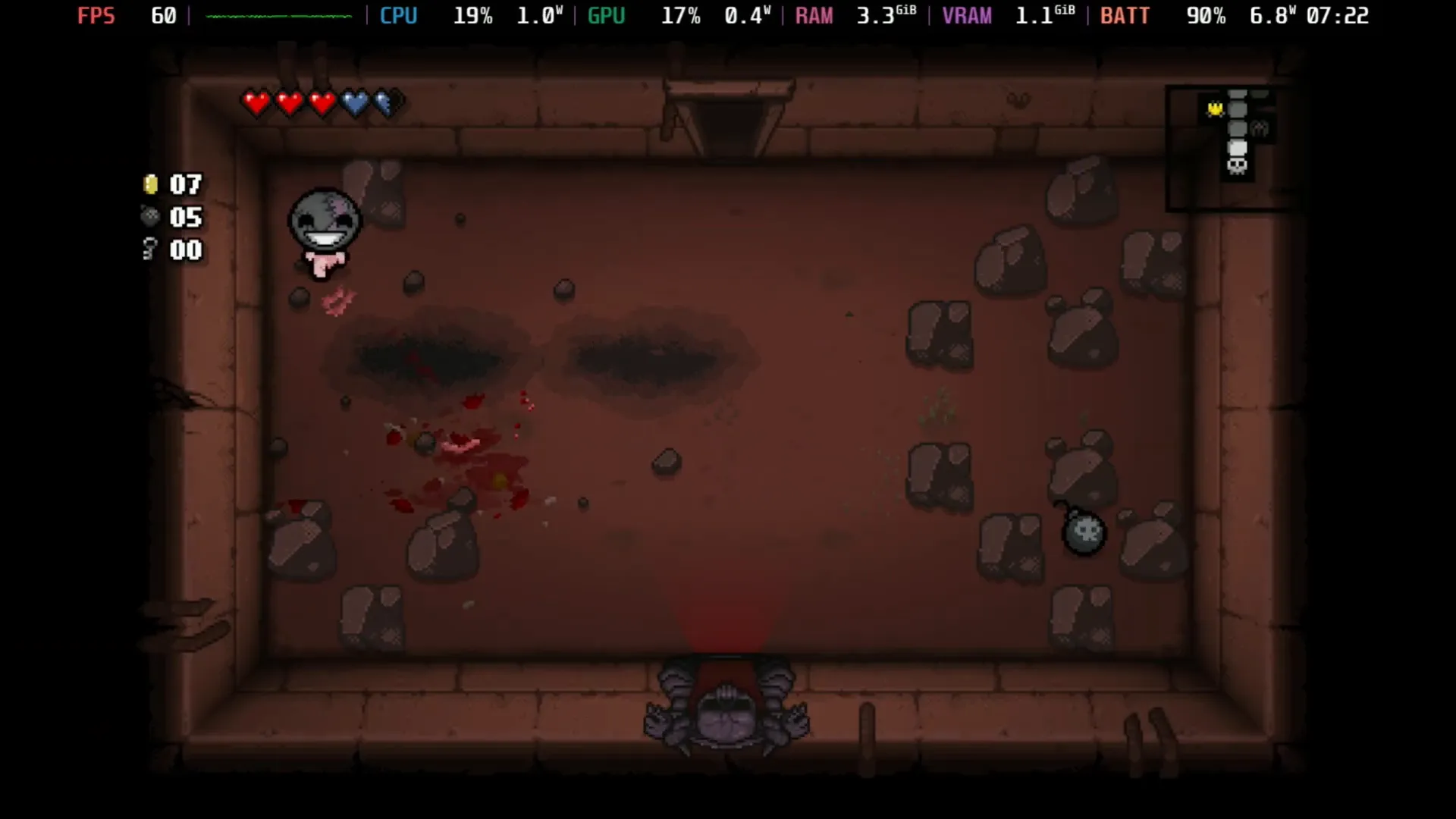Open the current room marker on the minimap
Screen dimensions: 1456x819
[1238, 146]
